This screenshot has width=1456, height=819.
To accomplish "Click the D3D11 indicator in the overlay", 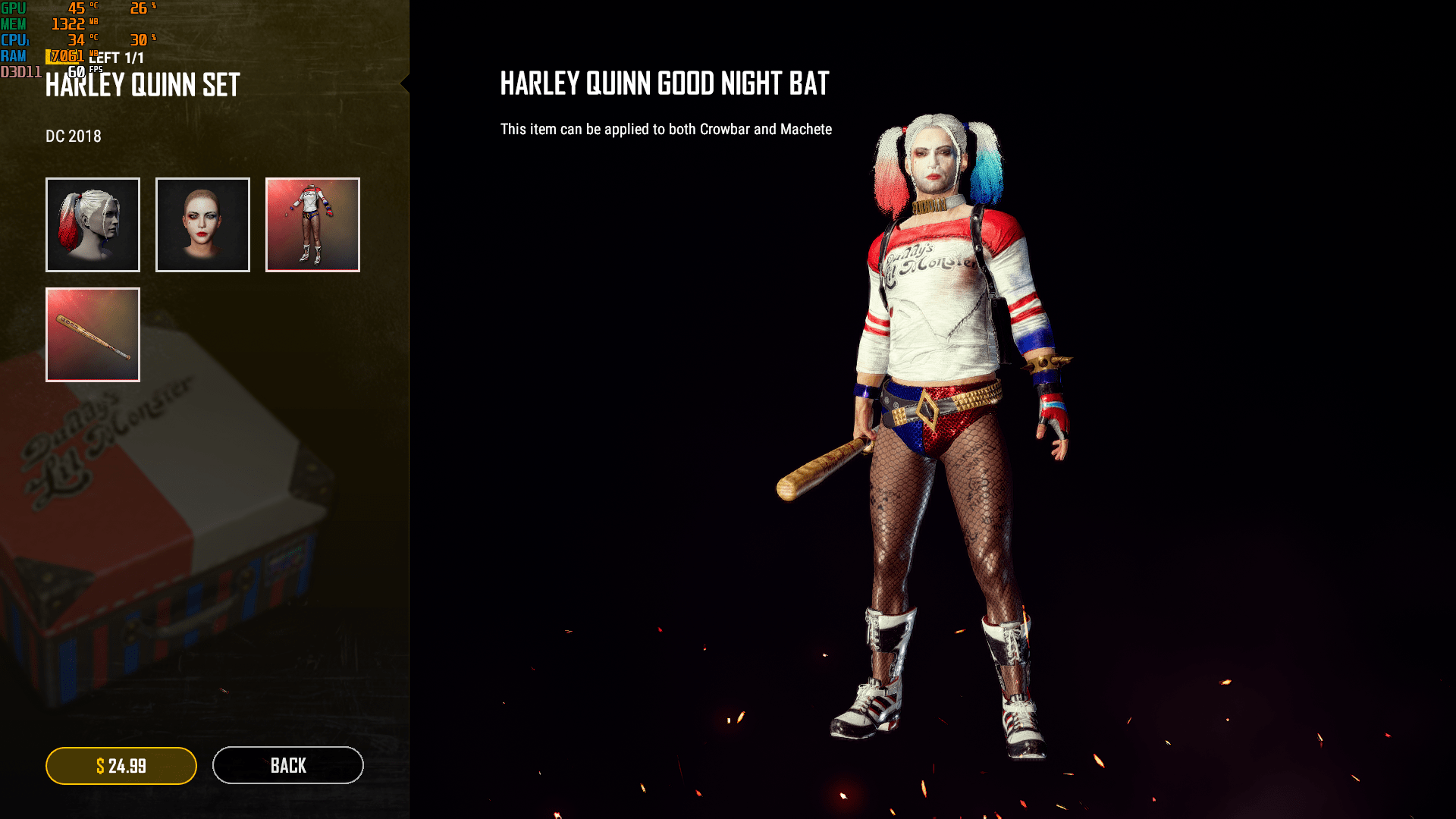I will click(x=20, y=71).
